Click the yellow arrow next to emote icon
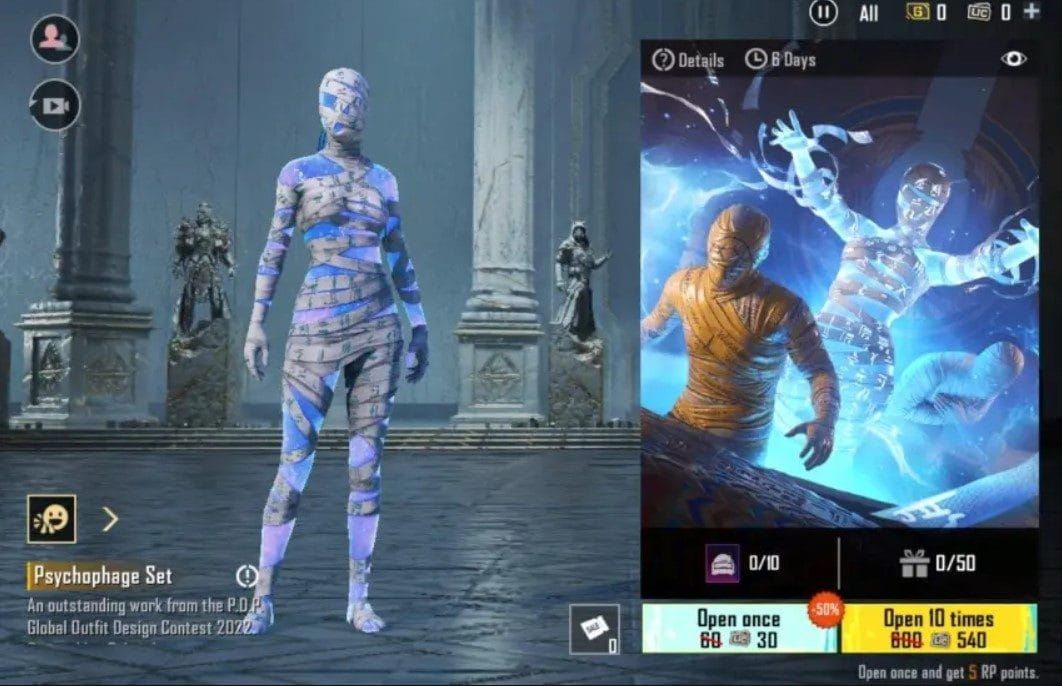This screenshot has height=686, width=1062. pos(110,519)
